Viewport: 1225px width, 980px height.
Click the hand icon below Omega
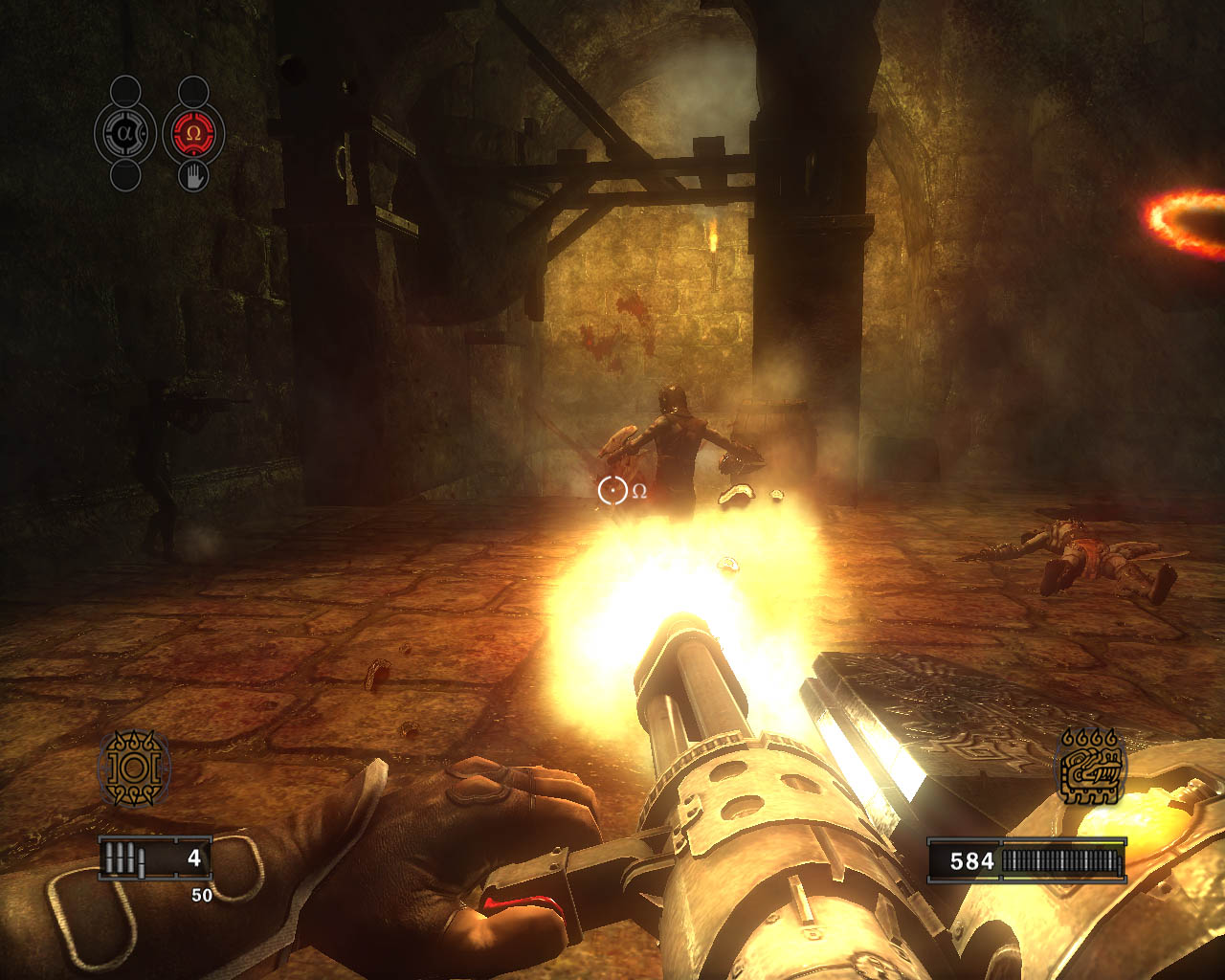(193, 176)
